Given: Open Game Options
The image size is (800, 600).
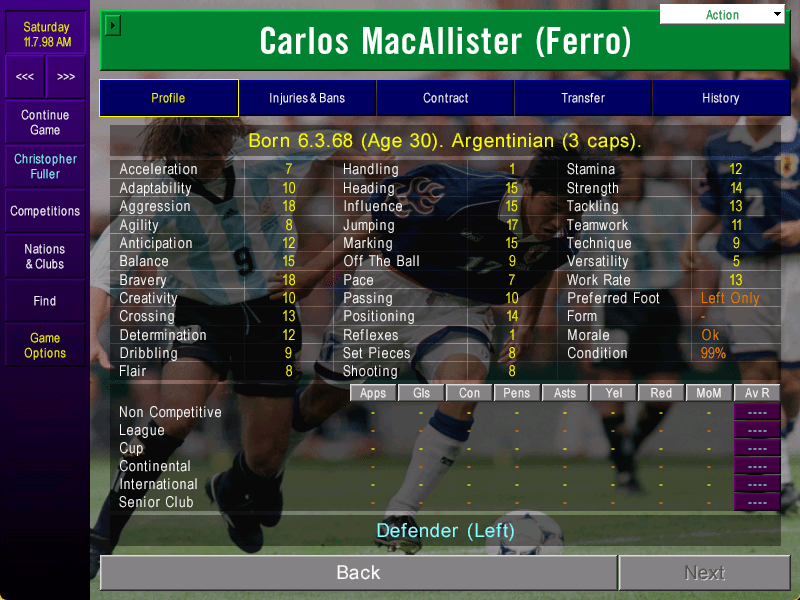Looking at the screenshot, I should [x=45, y=345].
